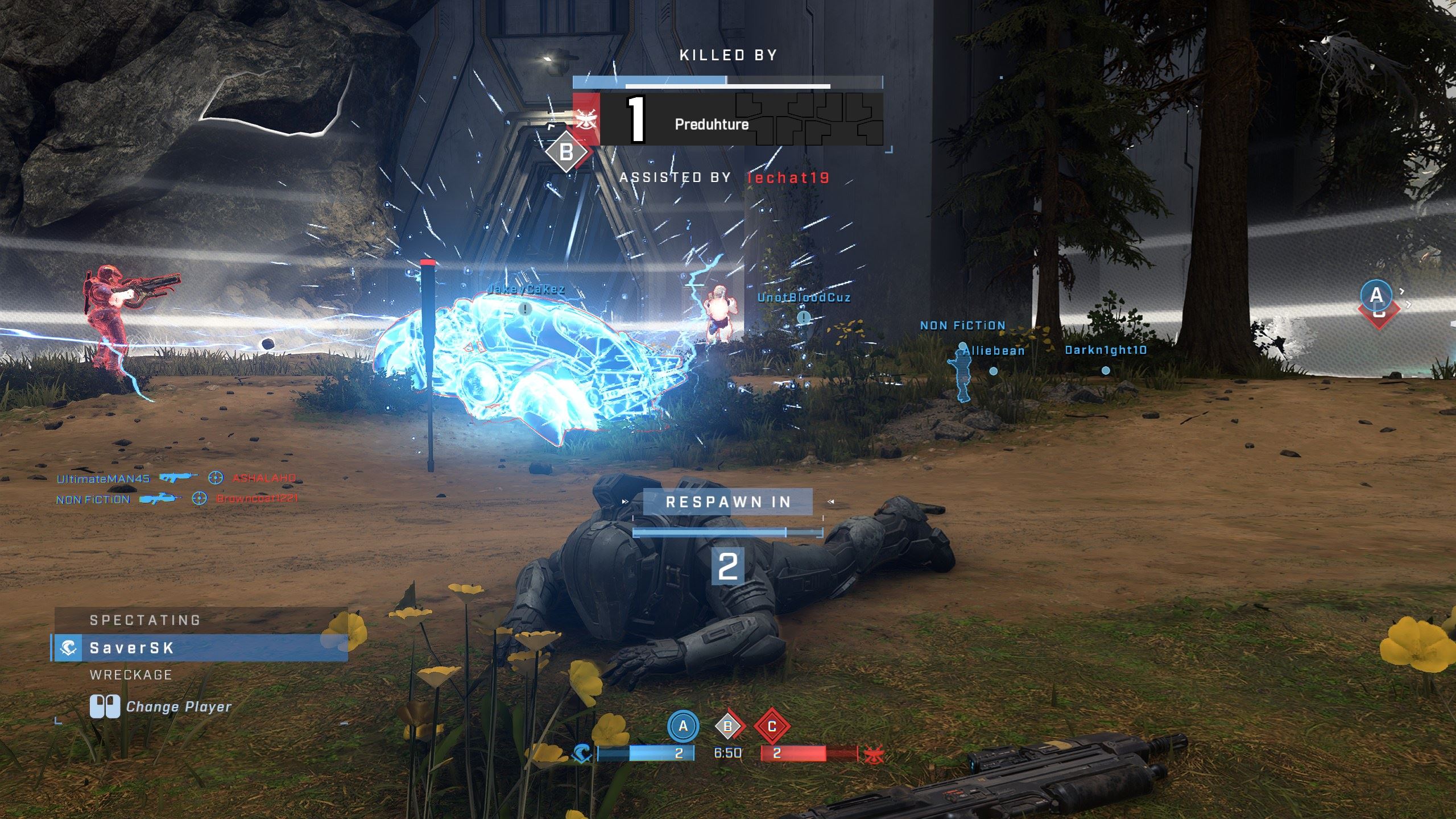Click the blue team emblem beside the score
Viewport: 1456px width, 819px height.
click(x=581, y=754)
